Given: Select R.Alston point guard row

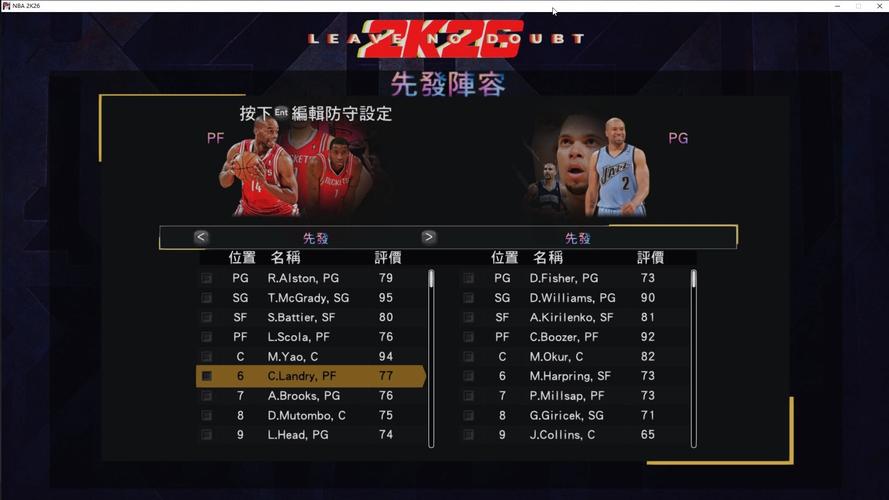Looking at the screenshot, I should [303, 278].
